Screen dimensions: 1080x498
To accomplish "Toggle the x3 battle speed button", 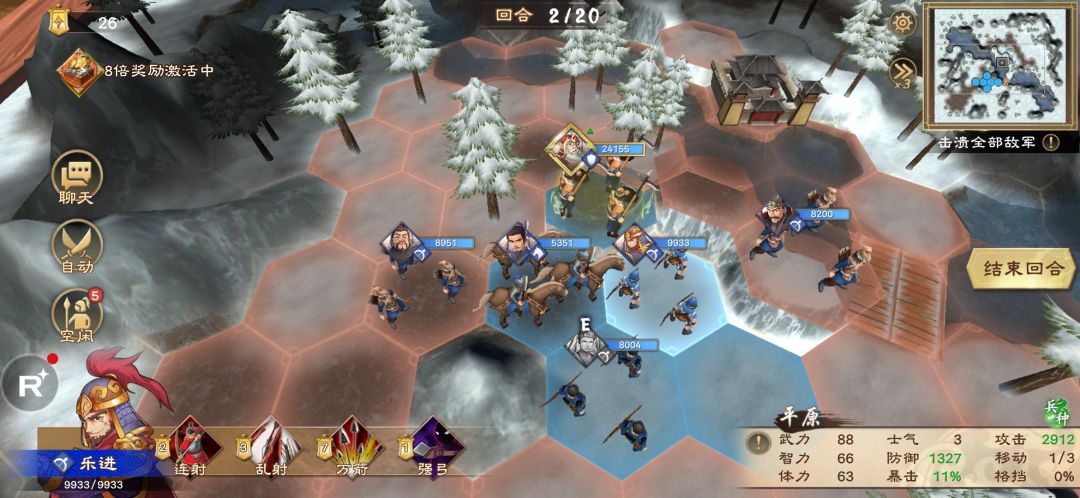I will (903, 71).
